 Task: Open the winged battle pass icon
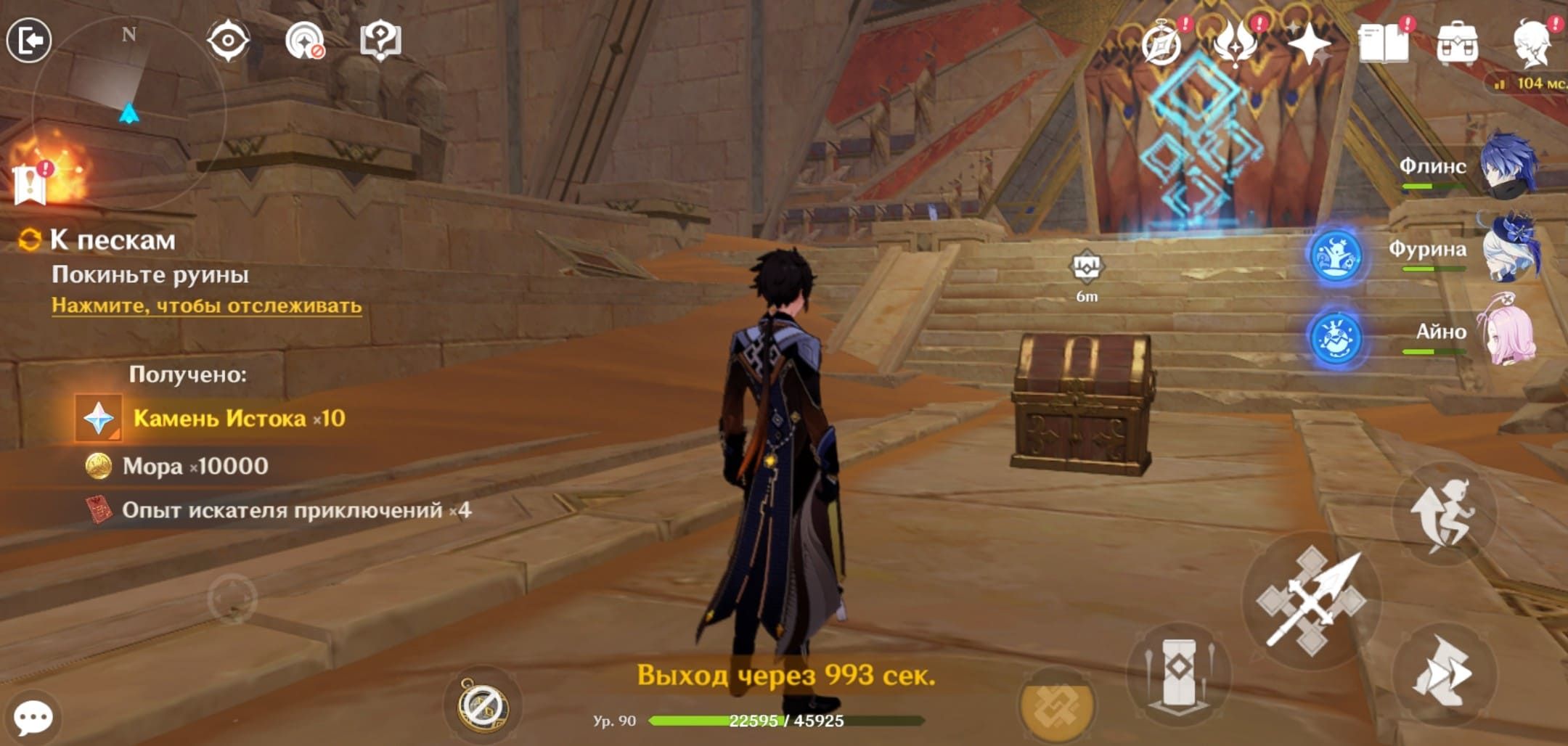click(1236, 44)
